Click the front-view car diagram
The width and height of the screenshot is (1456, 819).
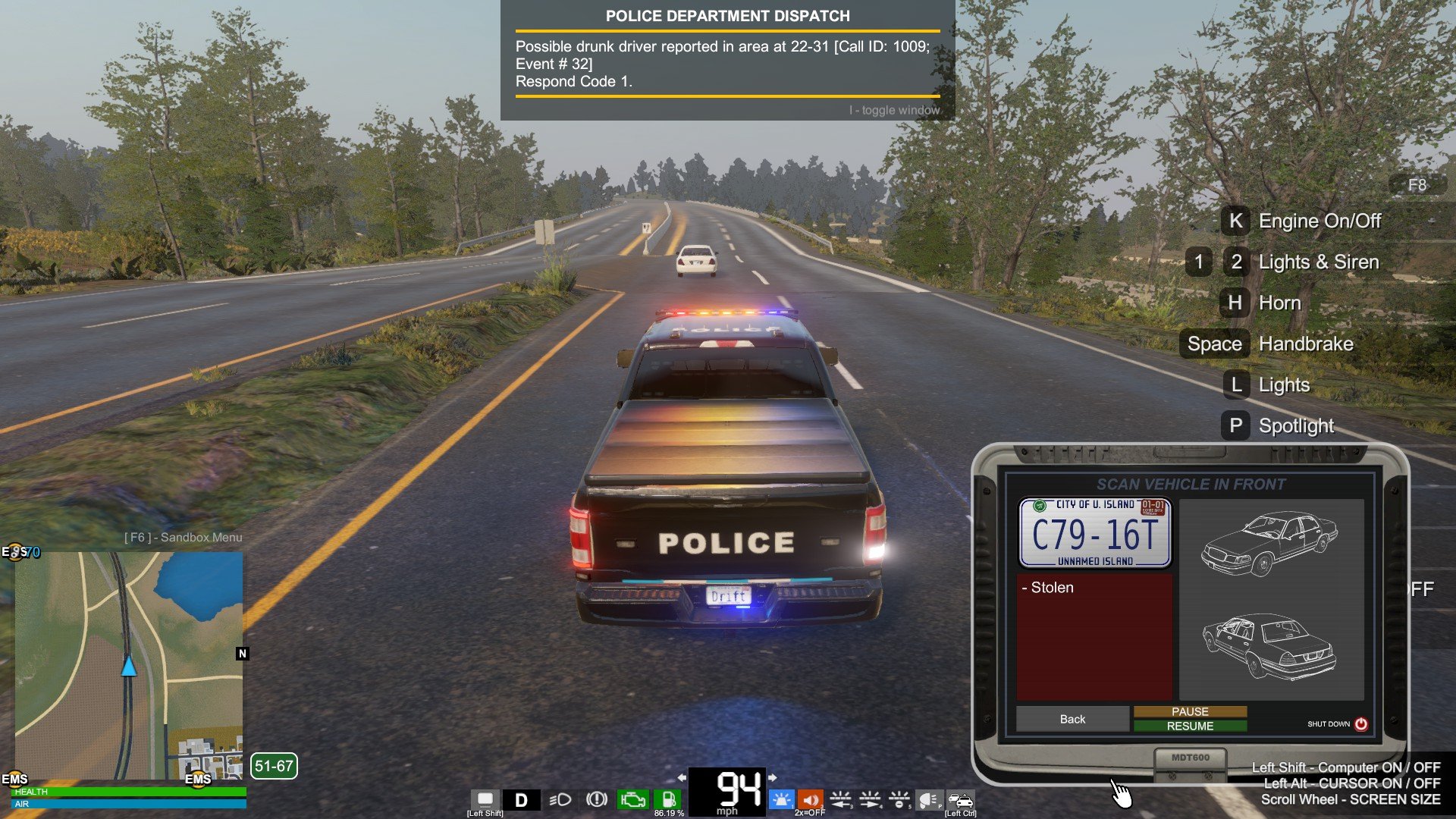(1269, 543)
